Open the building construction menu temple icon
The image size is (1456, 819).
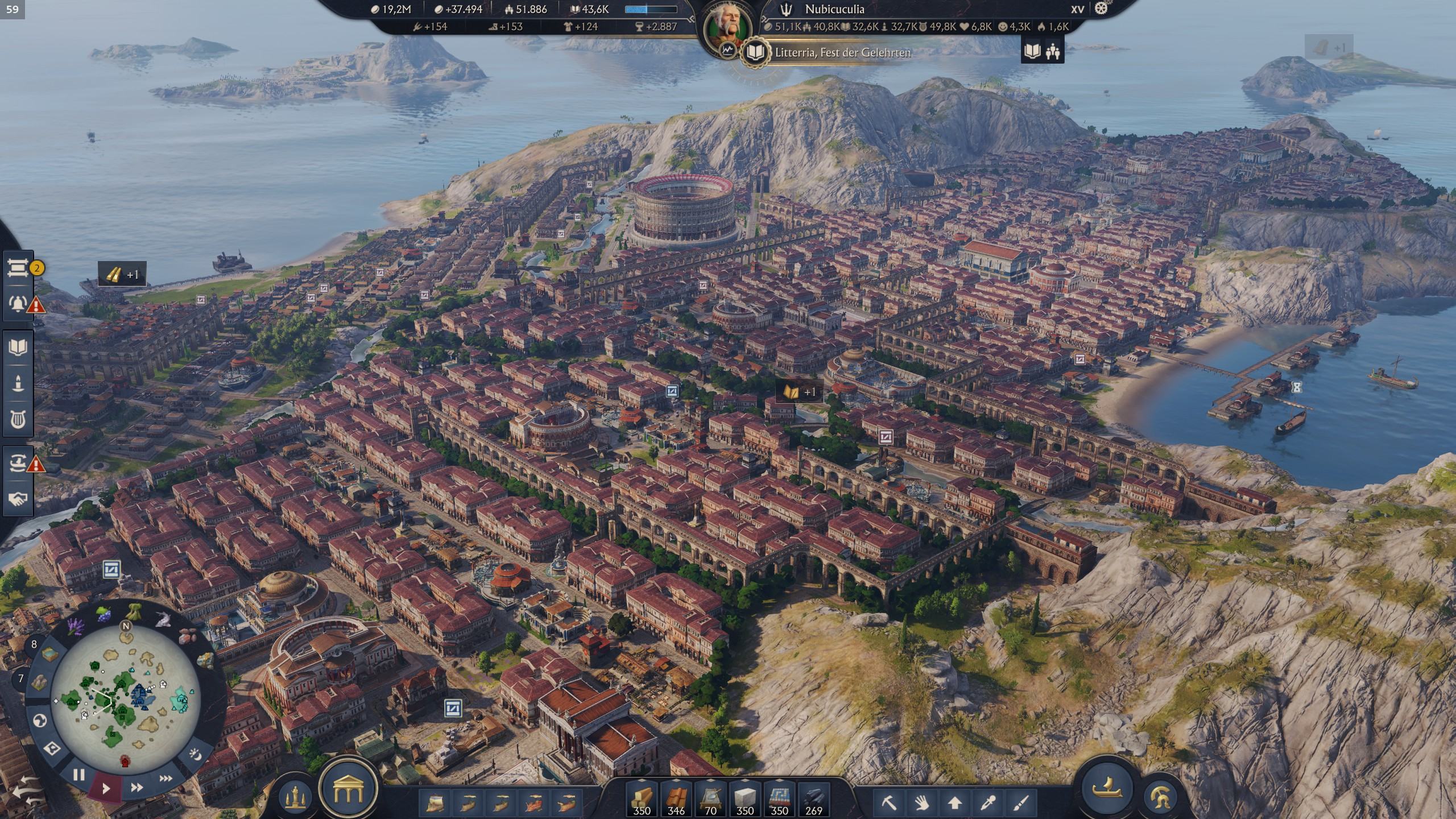348,788
